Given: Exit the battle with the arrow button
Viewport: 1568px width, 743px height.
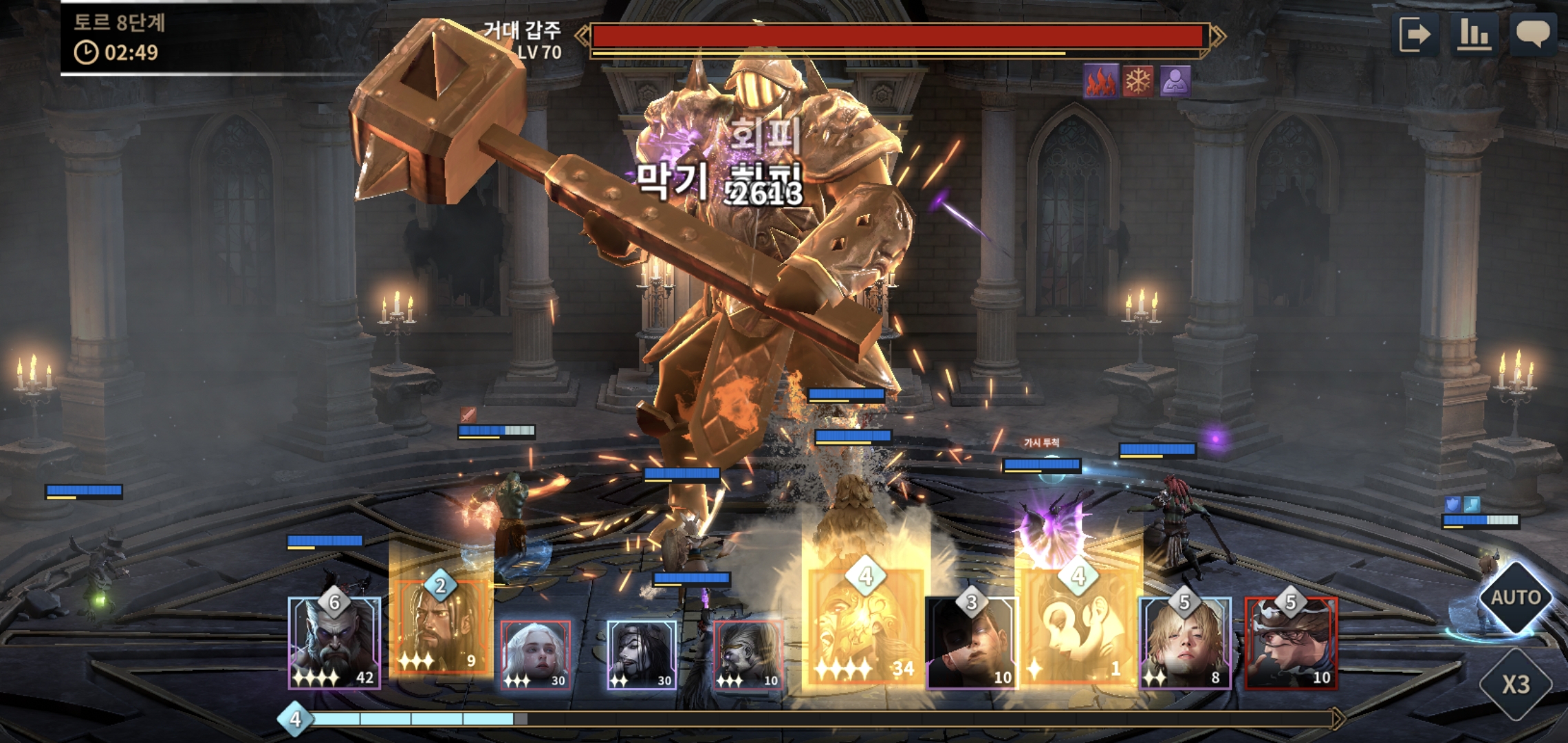Looking at the screenshot, I should (x=1415, y=34).
